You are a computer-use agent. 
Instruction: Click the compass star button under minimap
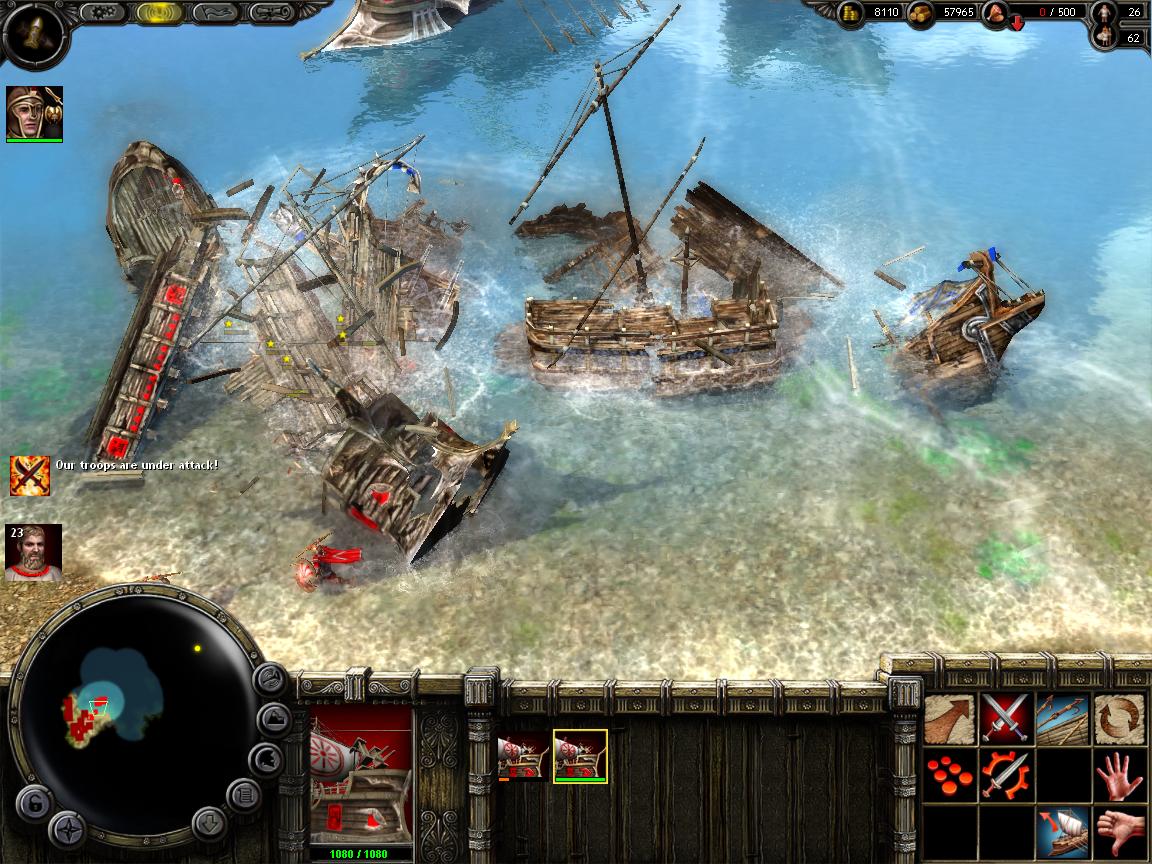pos(68,828)
